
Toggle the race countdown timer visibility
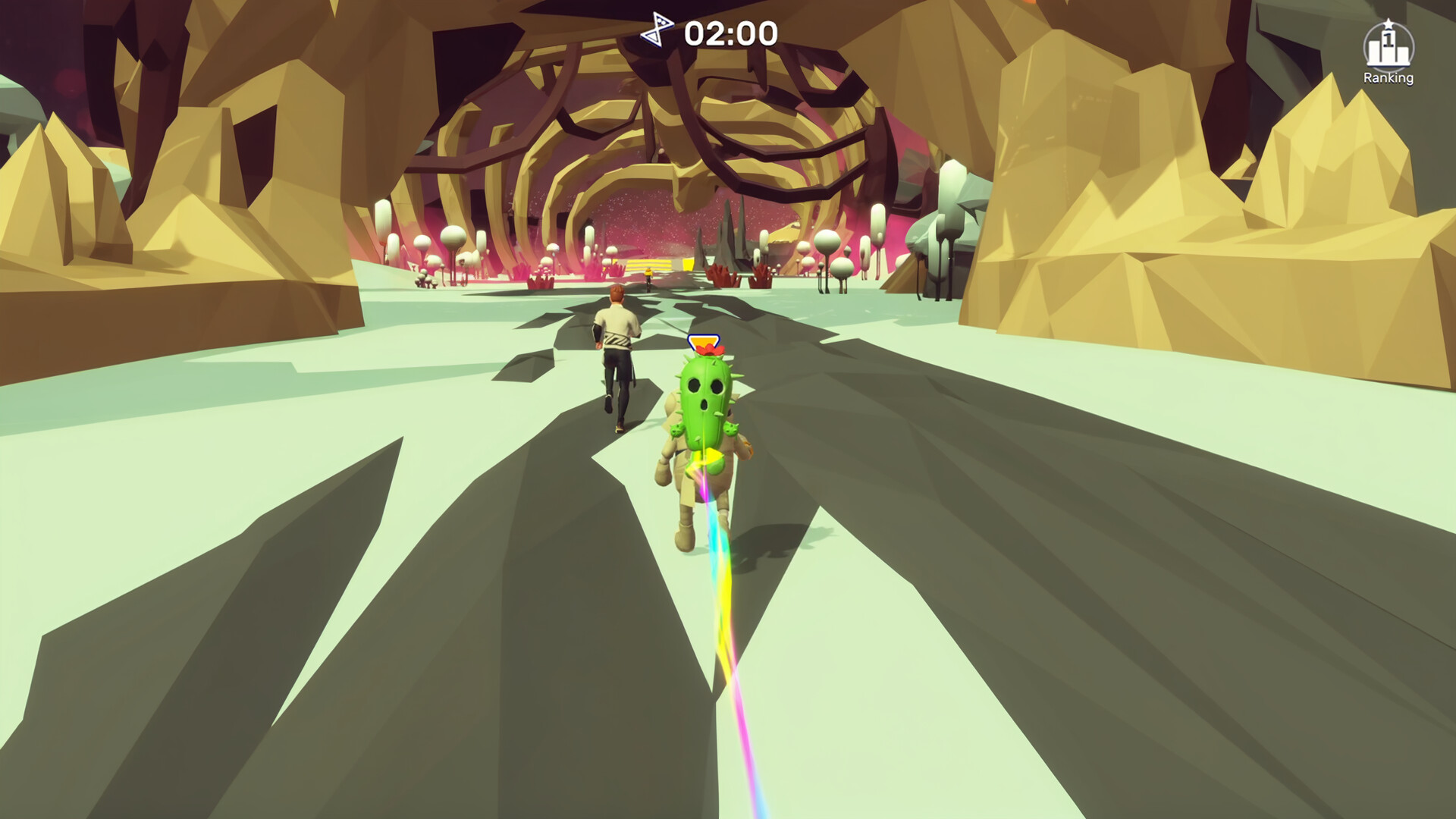tap(730, 33)
